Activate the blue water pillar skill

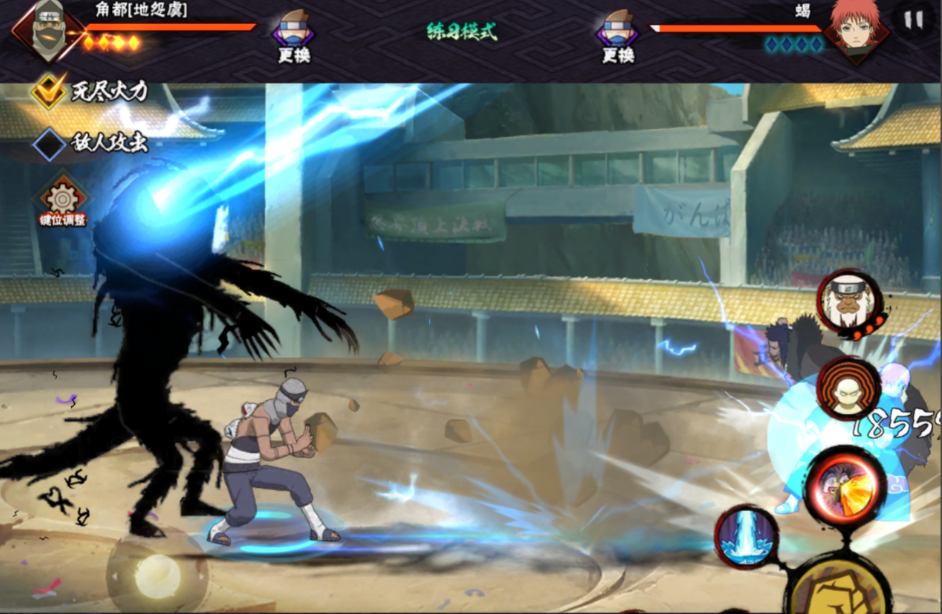[747, 537]
